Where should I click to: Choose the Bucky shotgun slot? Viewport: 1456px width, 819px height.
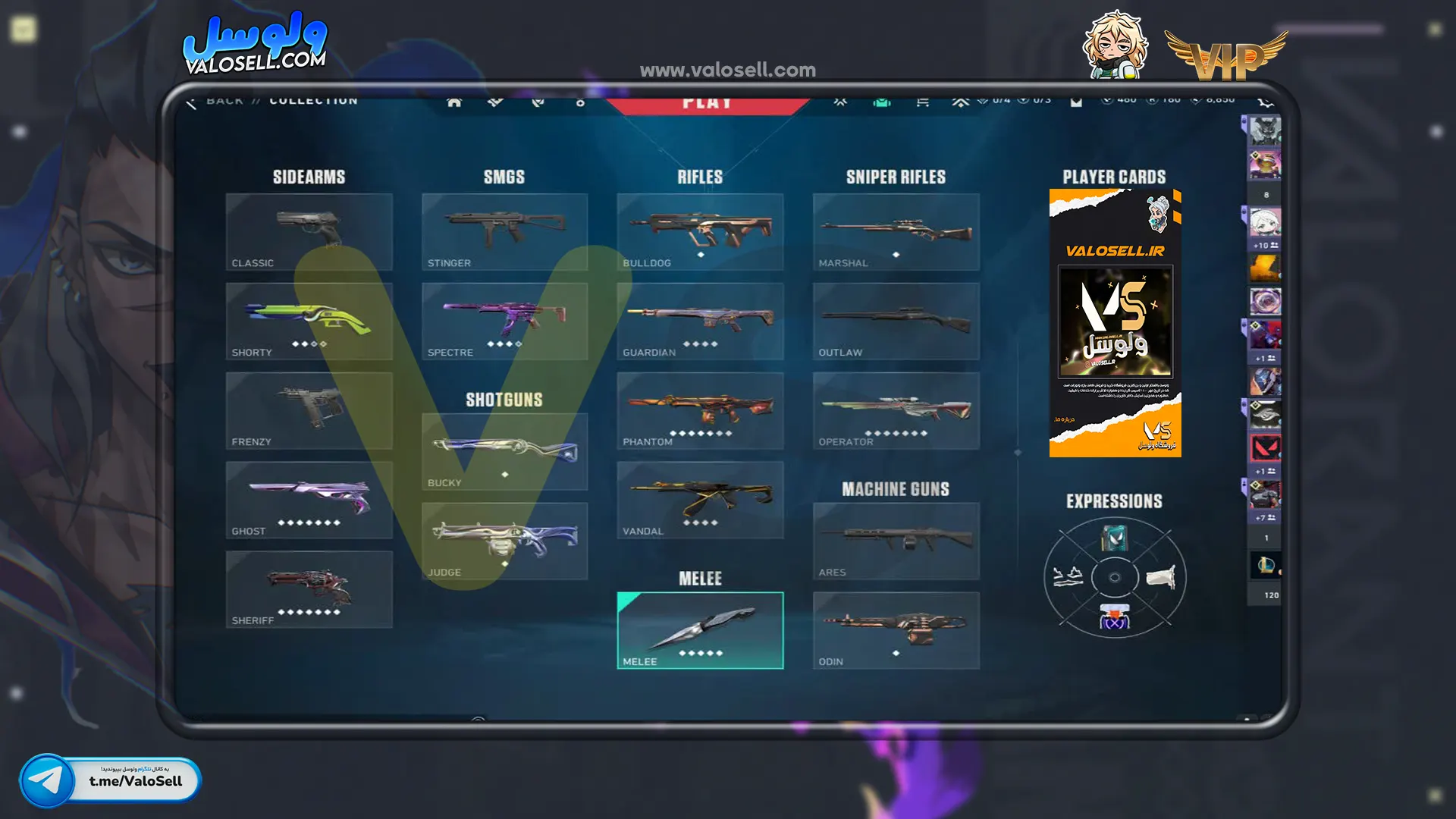504,451
